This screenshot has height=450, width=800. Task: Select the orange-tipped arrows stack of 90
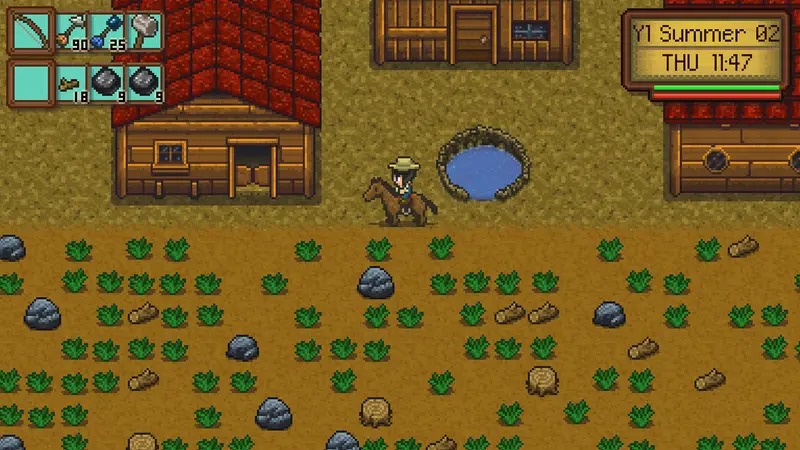(x=70, y=32)
